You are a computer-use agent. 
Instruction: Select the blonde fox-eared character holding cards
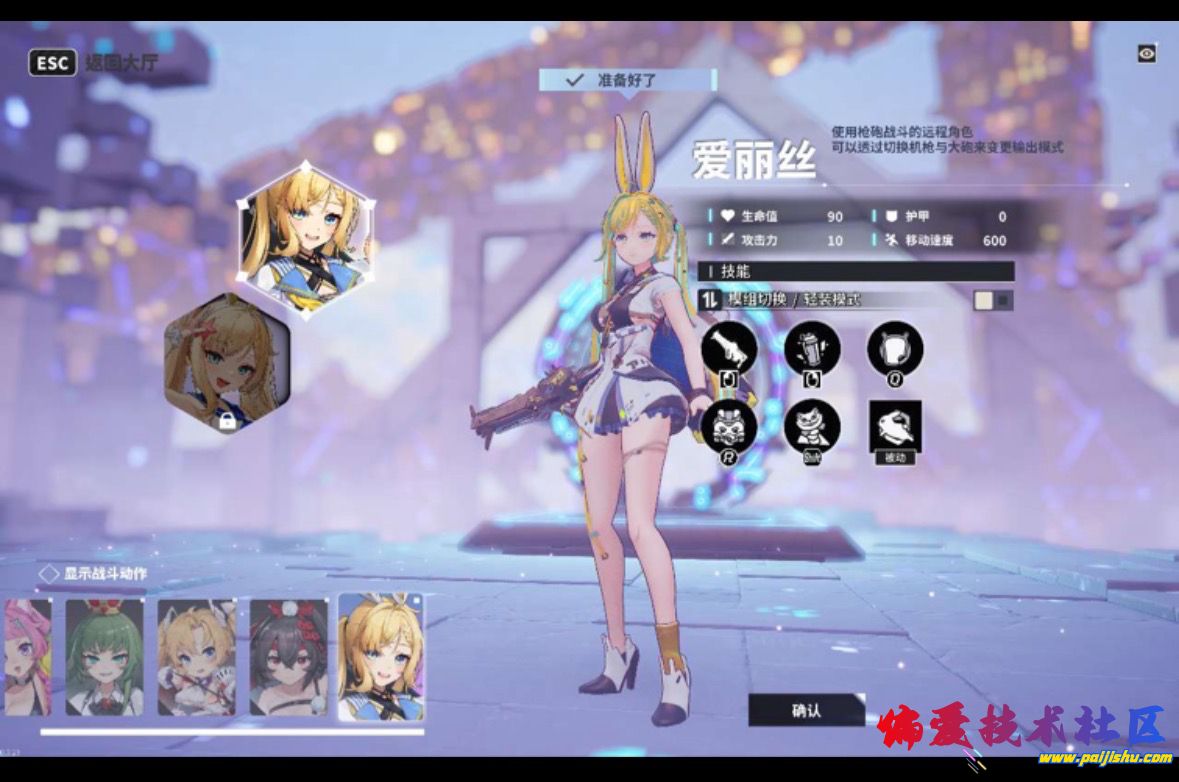click(196, 657)
